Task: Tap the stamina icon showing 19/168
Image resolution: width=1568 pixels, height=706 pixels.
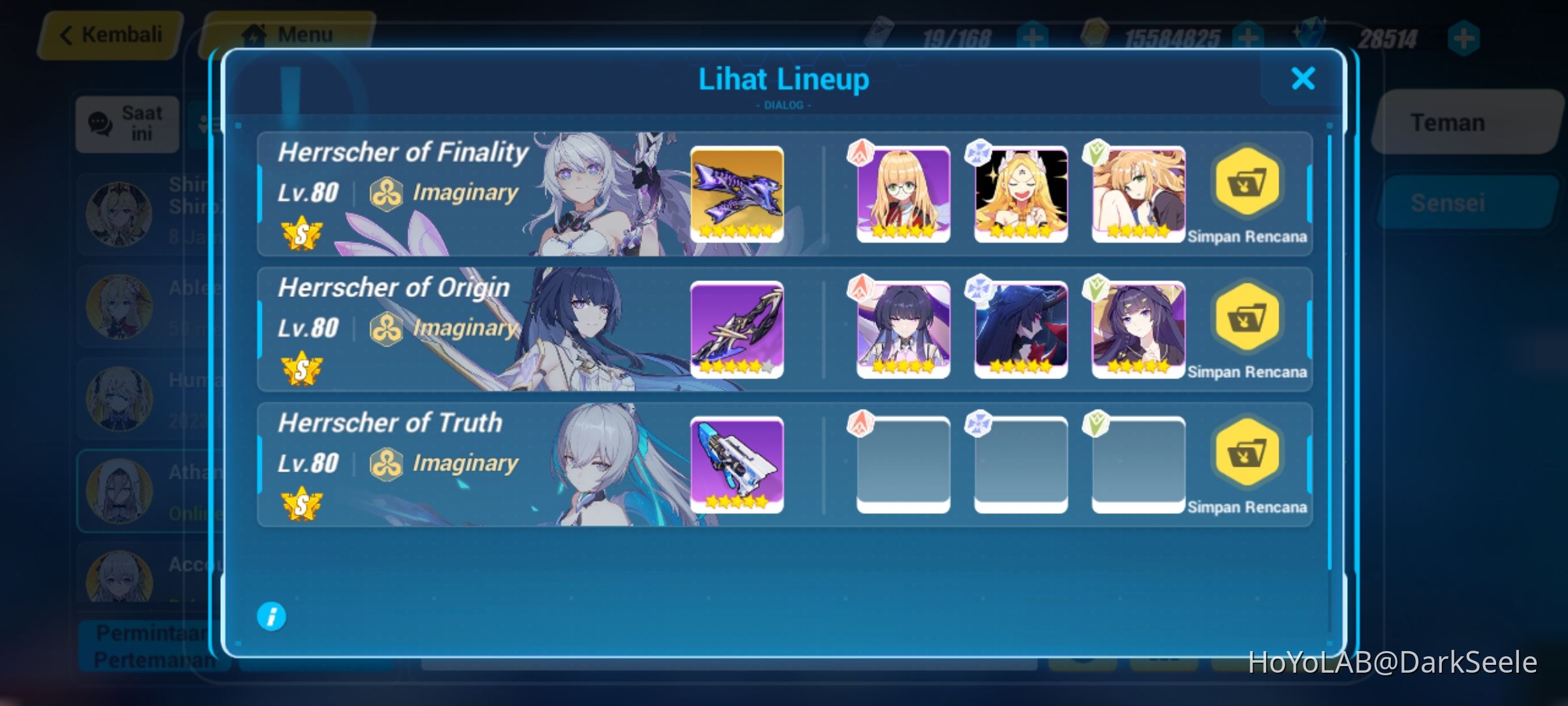Action: (880, 33)
